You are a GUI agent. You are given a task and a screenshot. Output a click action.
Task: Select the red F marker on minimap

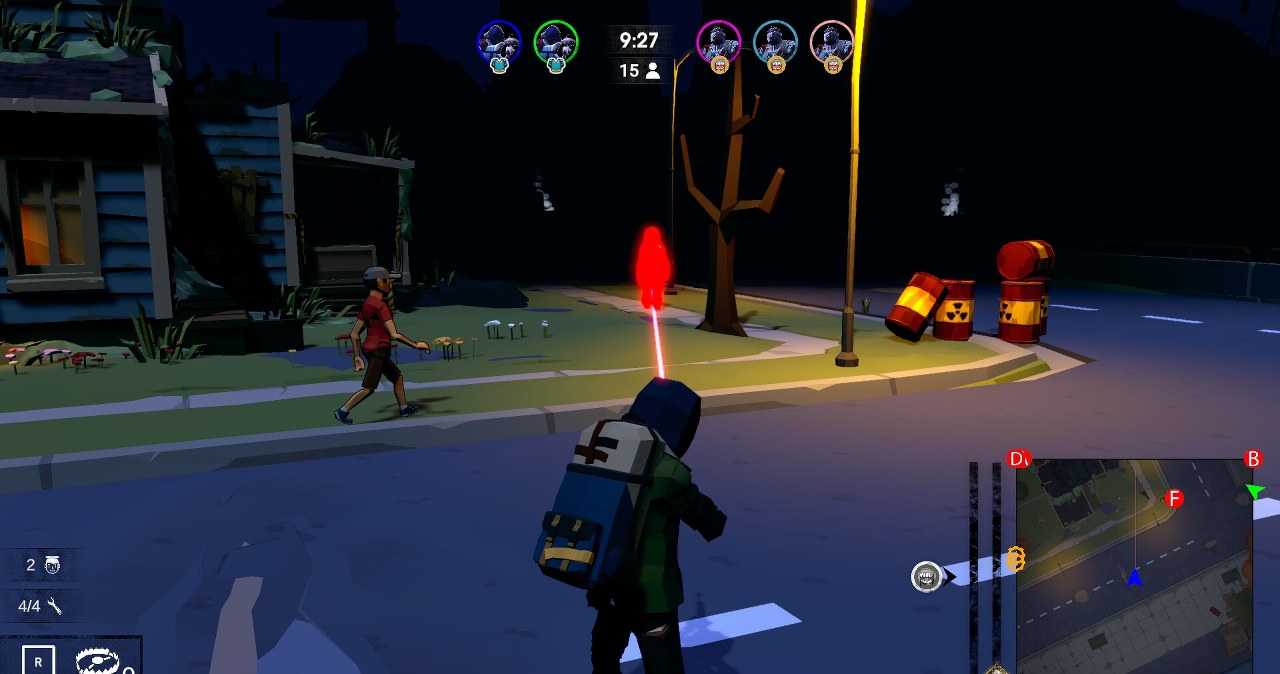click(1174, 498)
